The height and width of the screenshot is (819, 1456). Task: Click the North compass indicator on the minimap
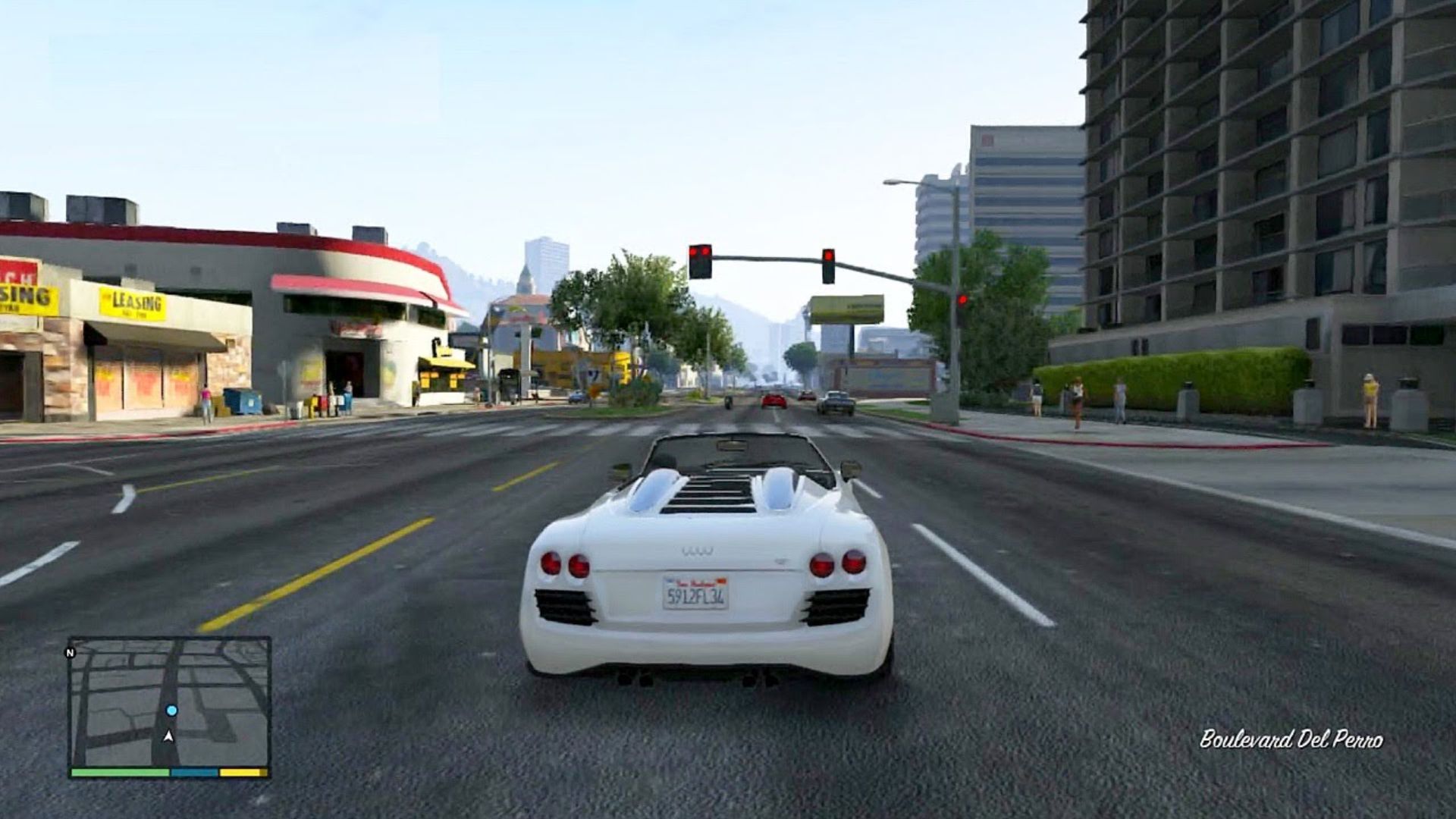(71, 652)
